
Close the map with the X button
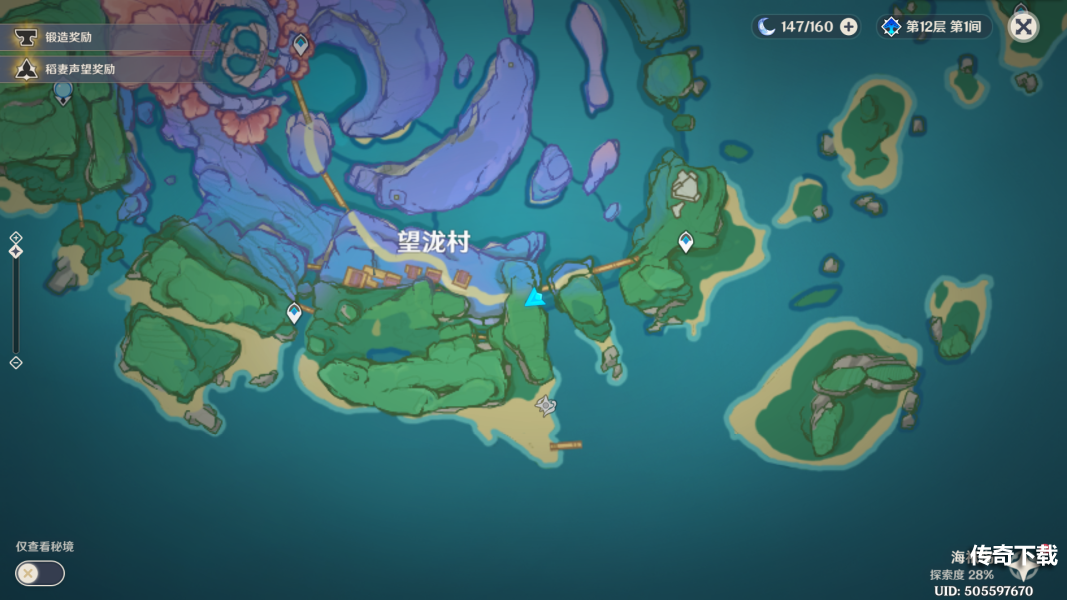[1022, 27]
